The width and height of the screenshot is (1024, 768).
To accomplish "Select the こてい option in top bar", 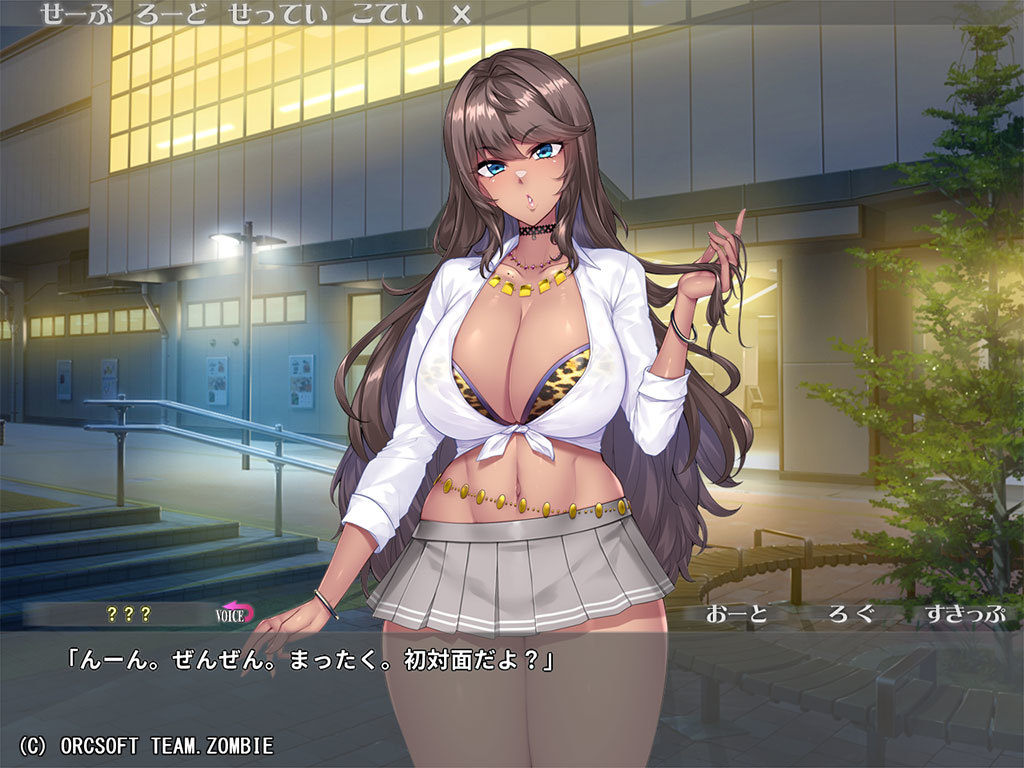I will pos(391,14).
